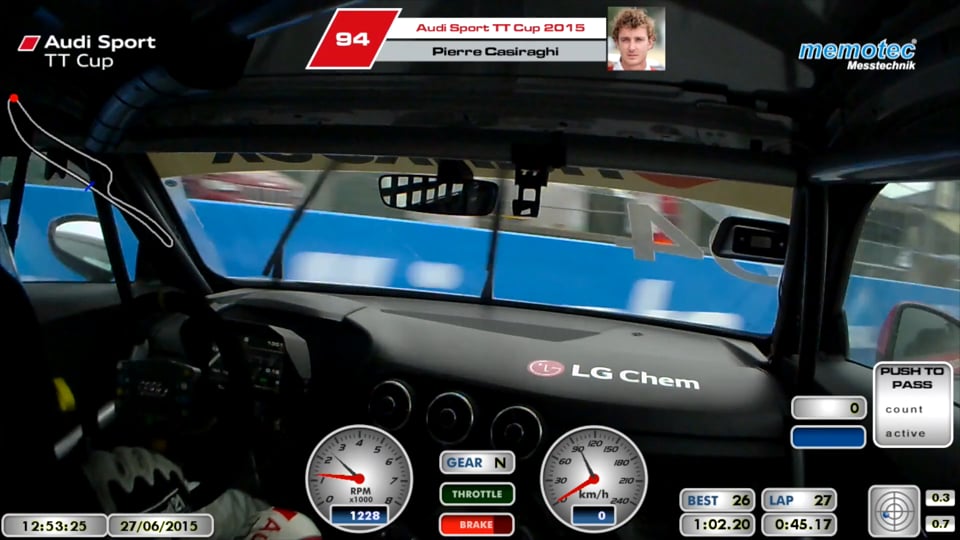The width and height of the screenshot is (960, 540).
Task: Select Pierre Casiraghi's driver portrait
Action: point(636,39)
